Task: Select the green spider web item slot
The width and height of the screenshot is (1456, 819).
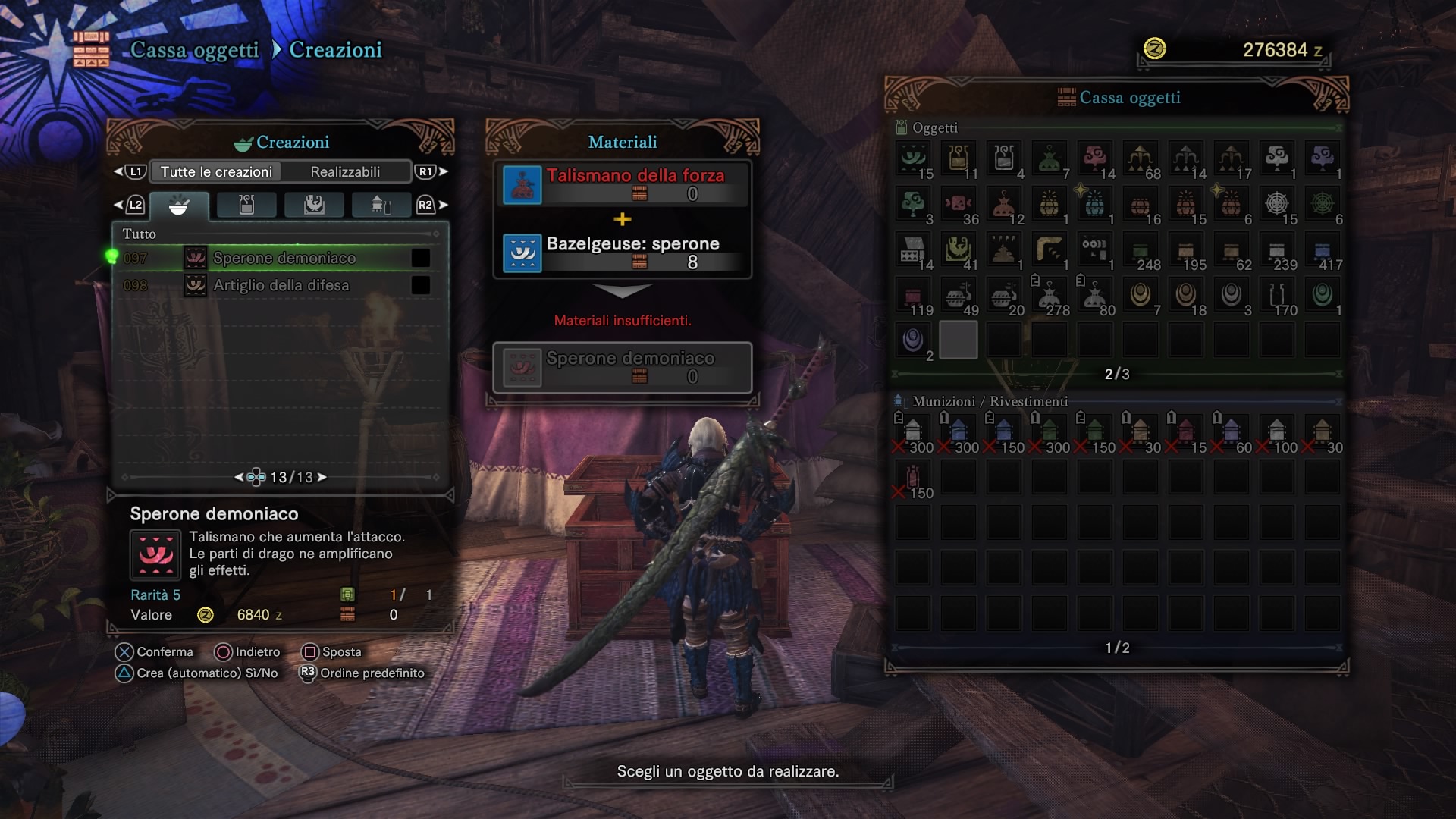Action: (1323, 204)
